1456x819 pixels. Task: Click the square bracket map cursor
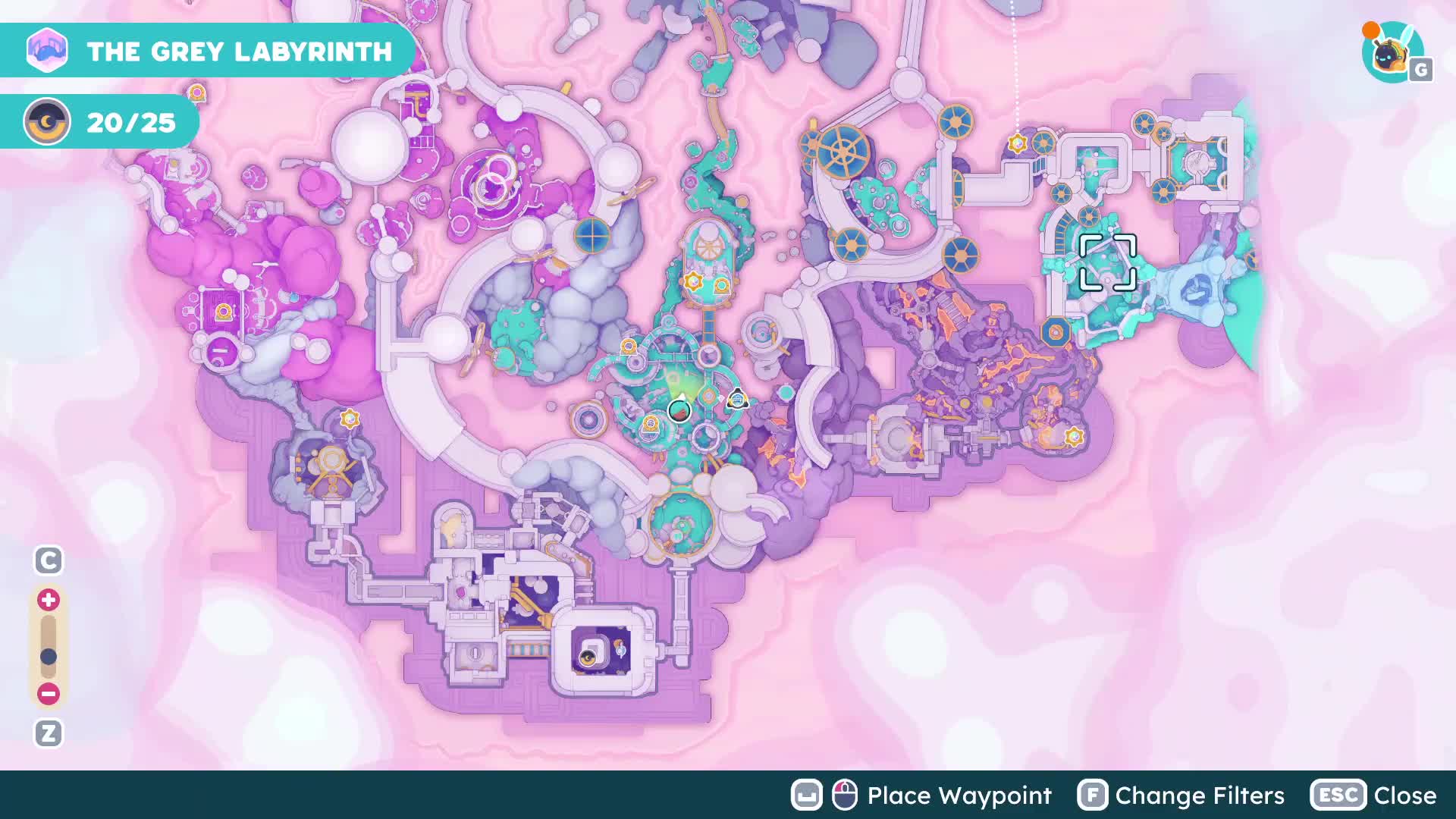click(x=1108, y=262)
